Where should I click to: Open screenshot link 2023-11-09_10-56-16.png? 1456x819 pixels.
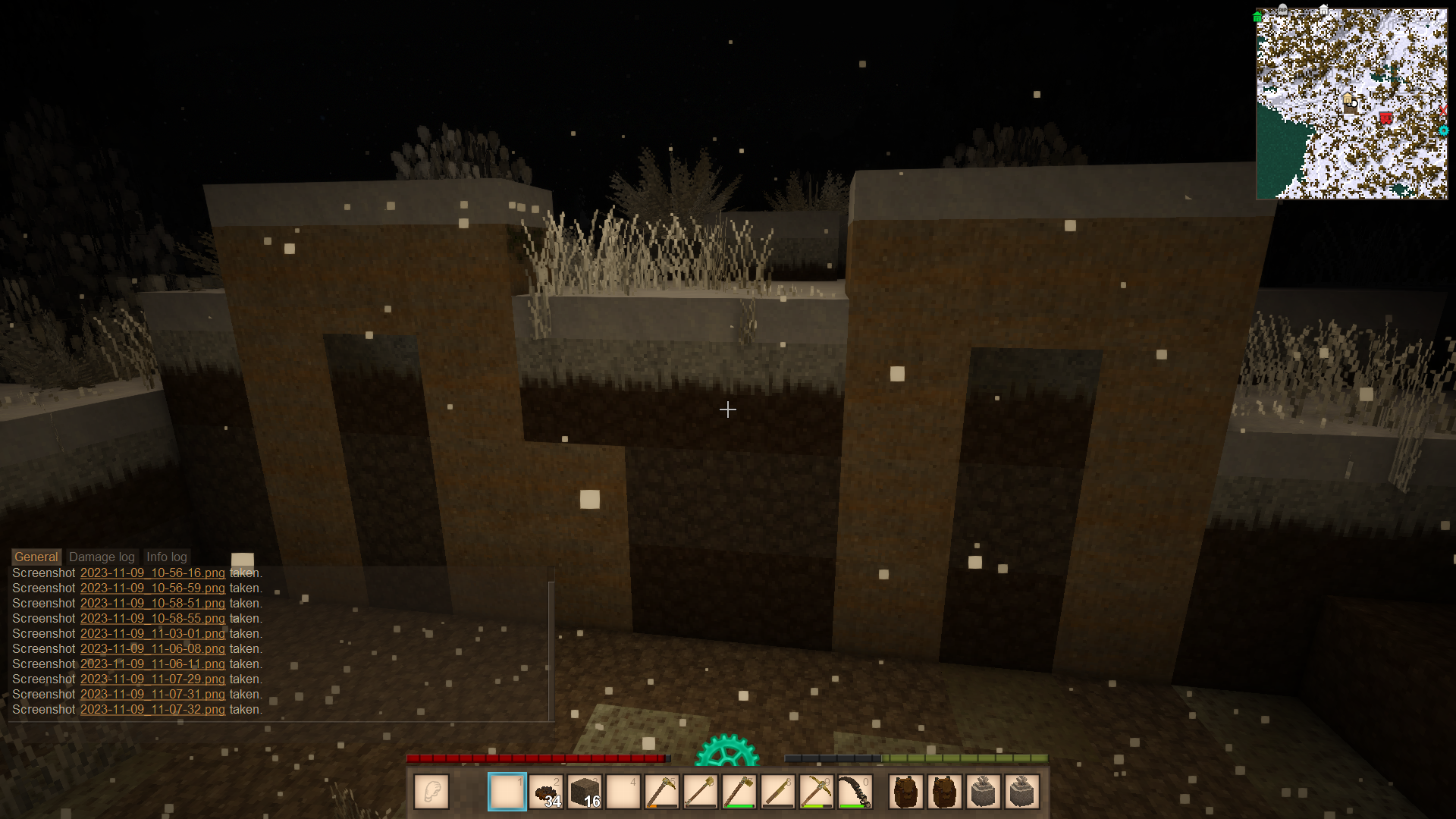pos(152,573)
